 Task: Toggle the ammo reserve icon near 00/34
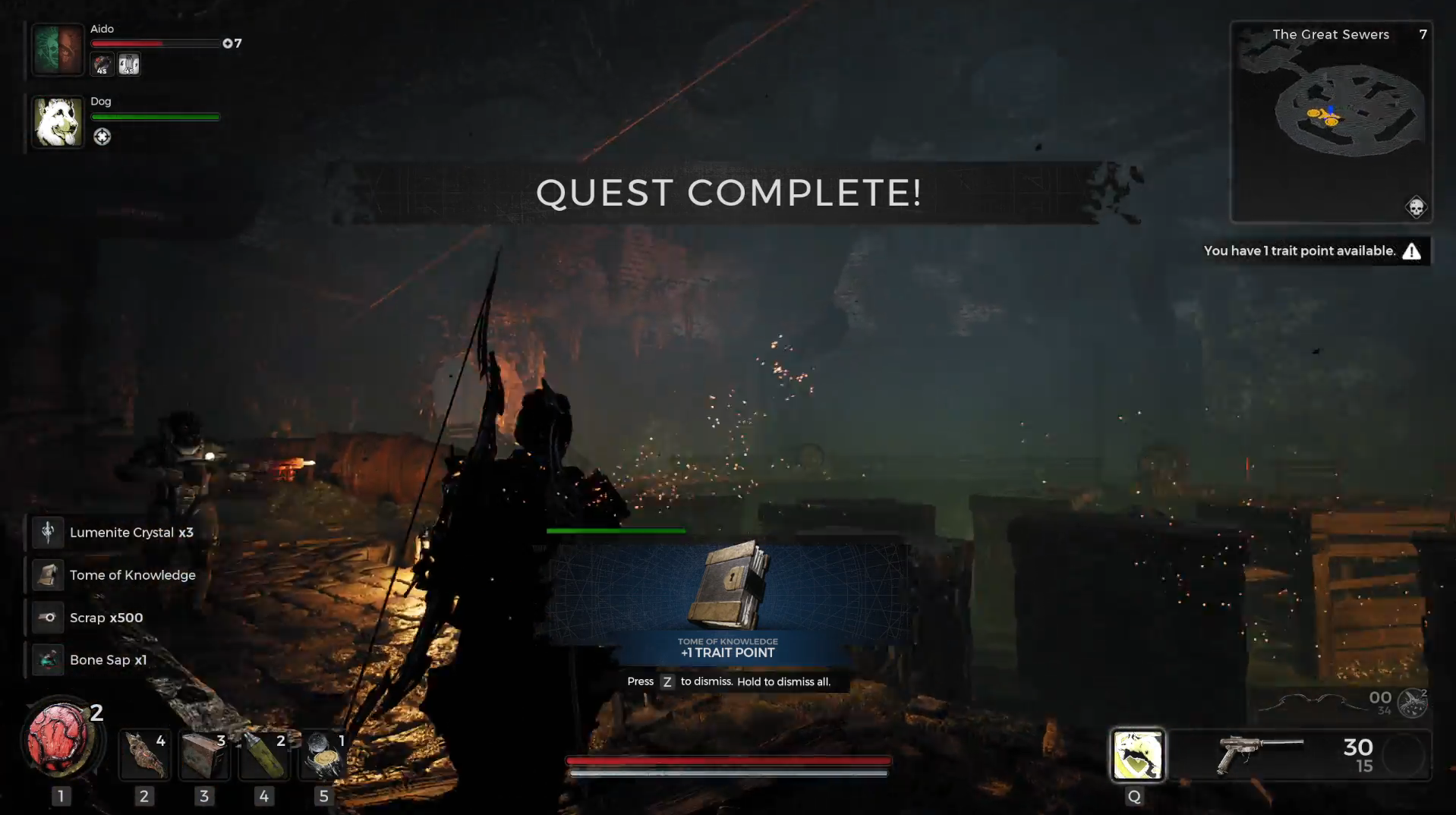point(1413,703)
